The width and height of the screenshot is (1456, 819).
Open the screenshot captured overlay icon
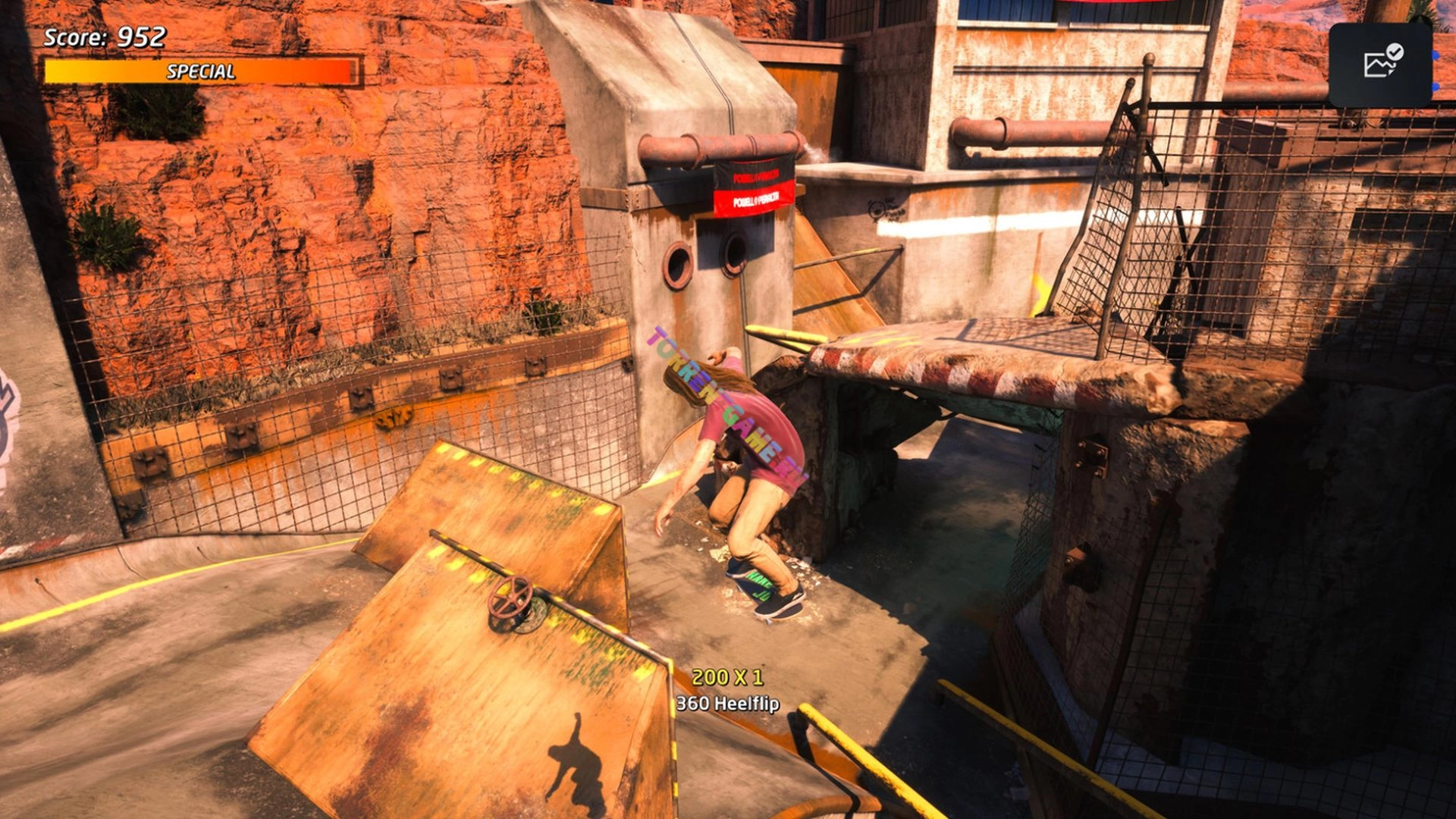1382,64
